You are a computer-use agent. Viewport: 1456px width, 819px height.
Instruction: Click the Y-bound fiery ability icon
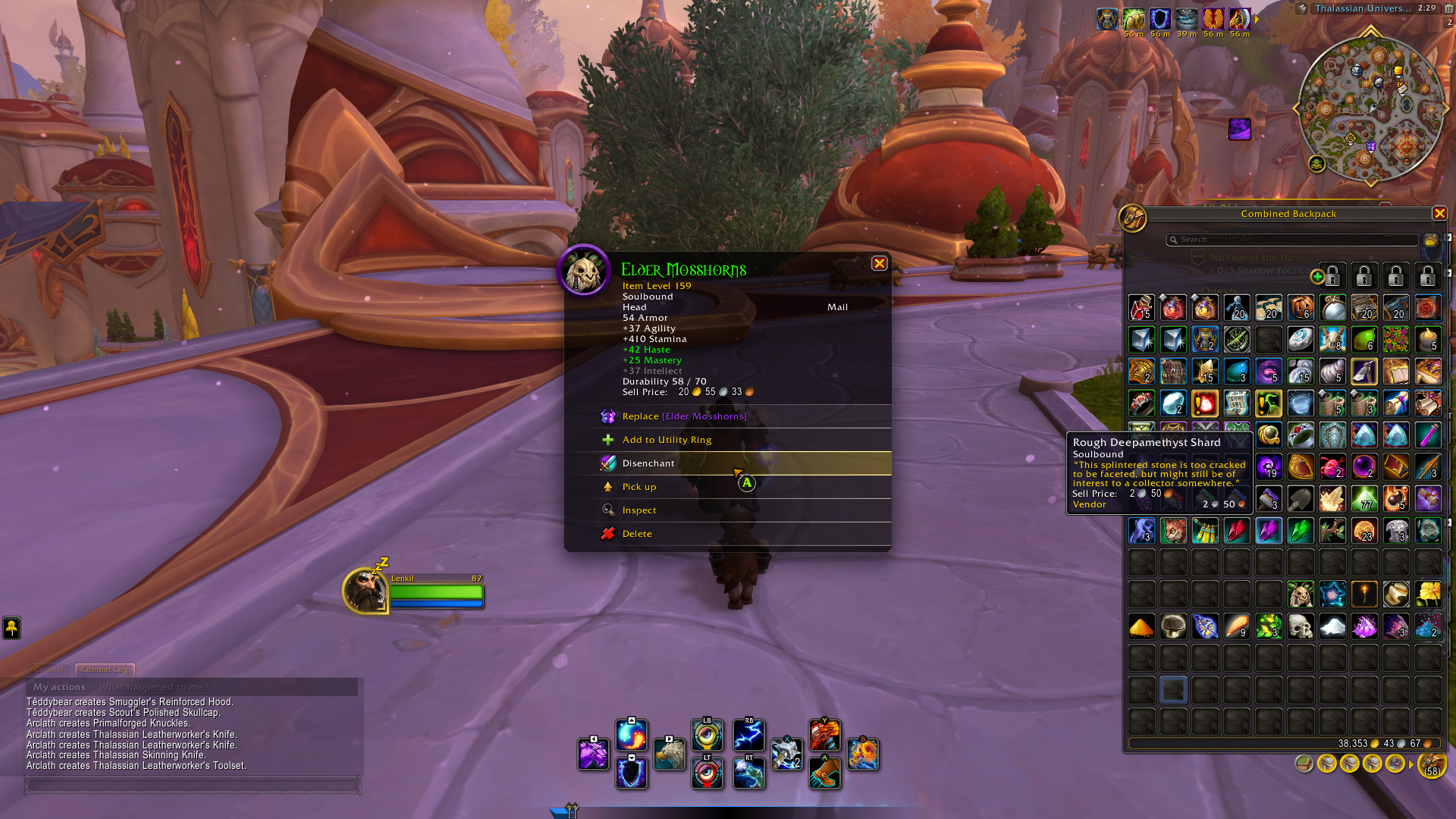pos(826,736)
